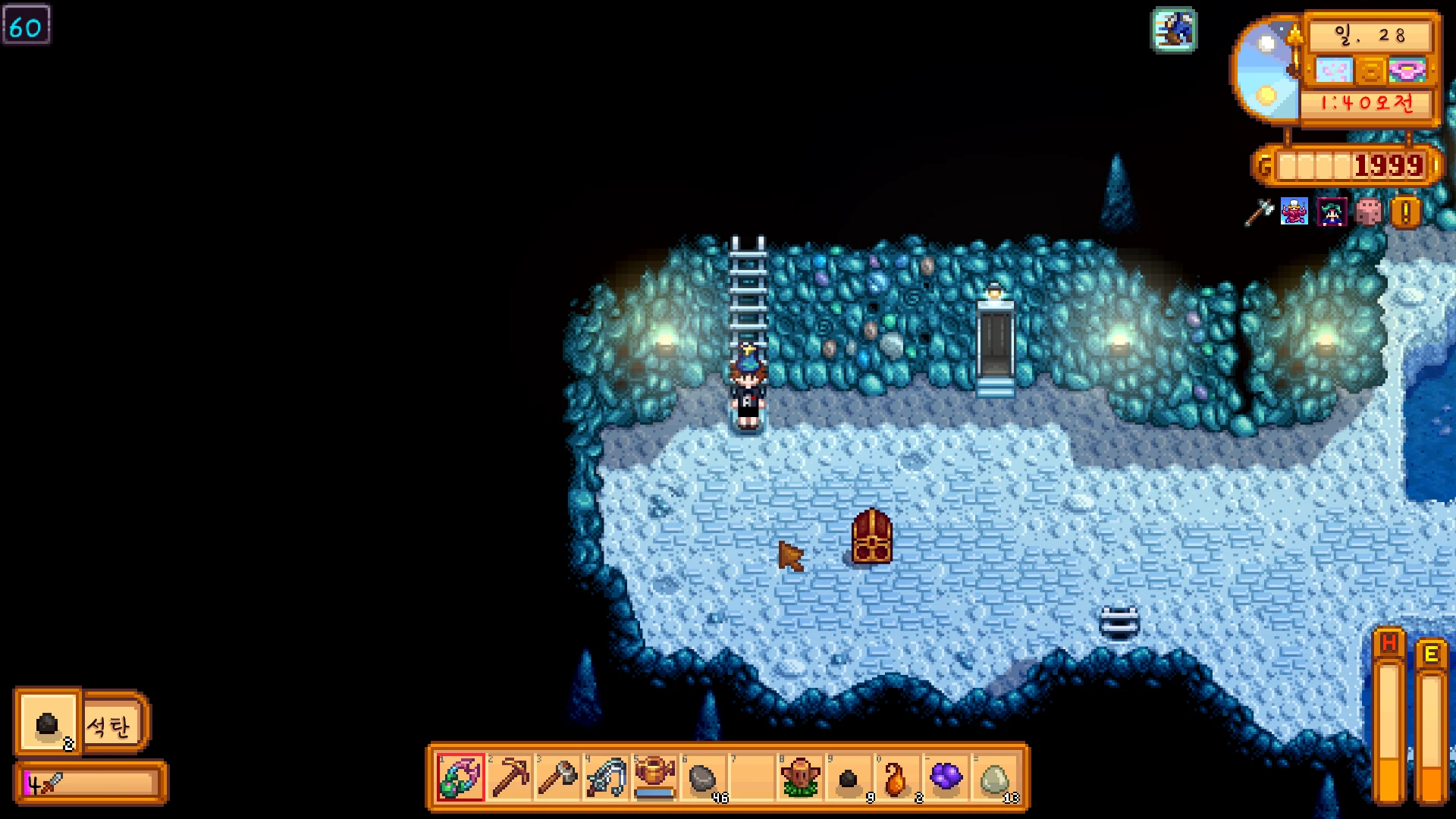Select the stone stack of 46
The width and height of the screenshot is (1456, 819).
(703, 777)
